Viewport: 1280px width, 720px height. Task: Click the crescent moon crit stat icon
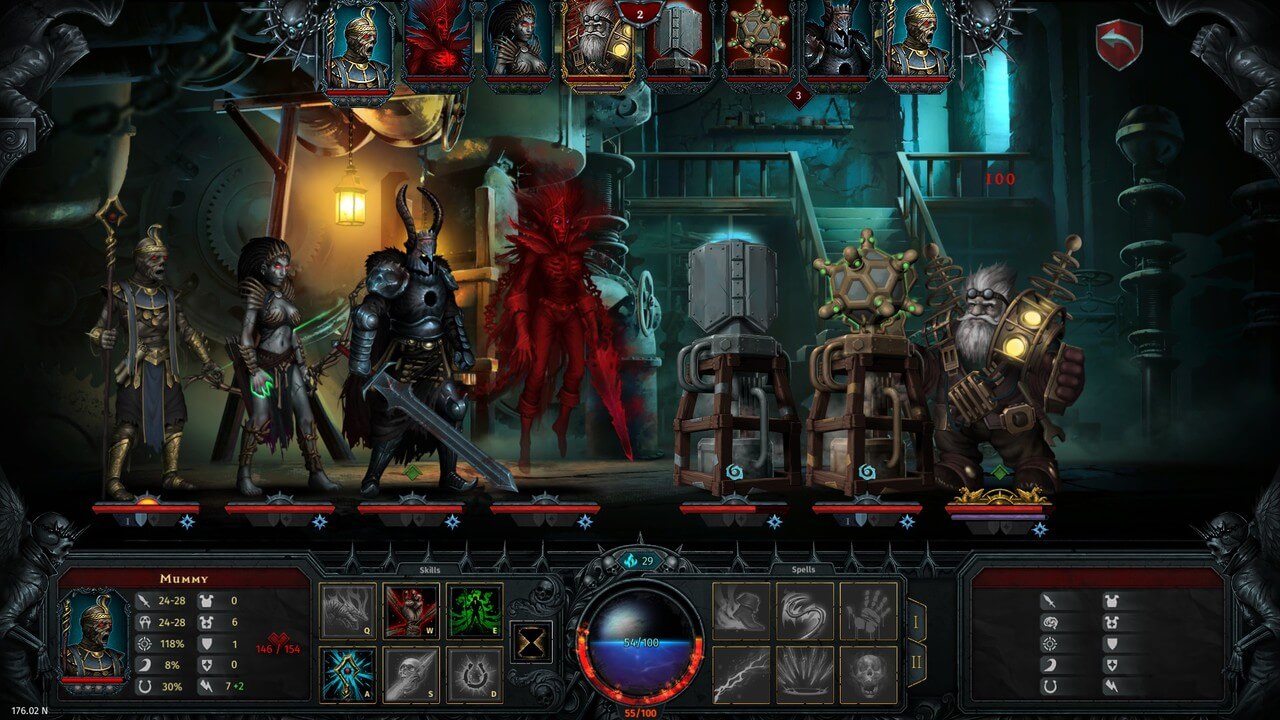pos(146,664)
